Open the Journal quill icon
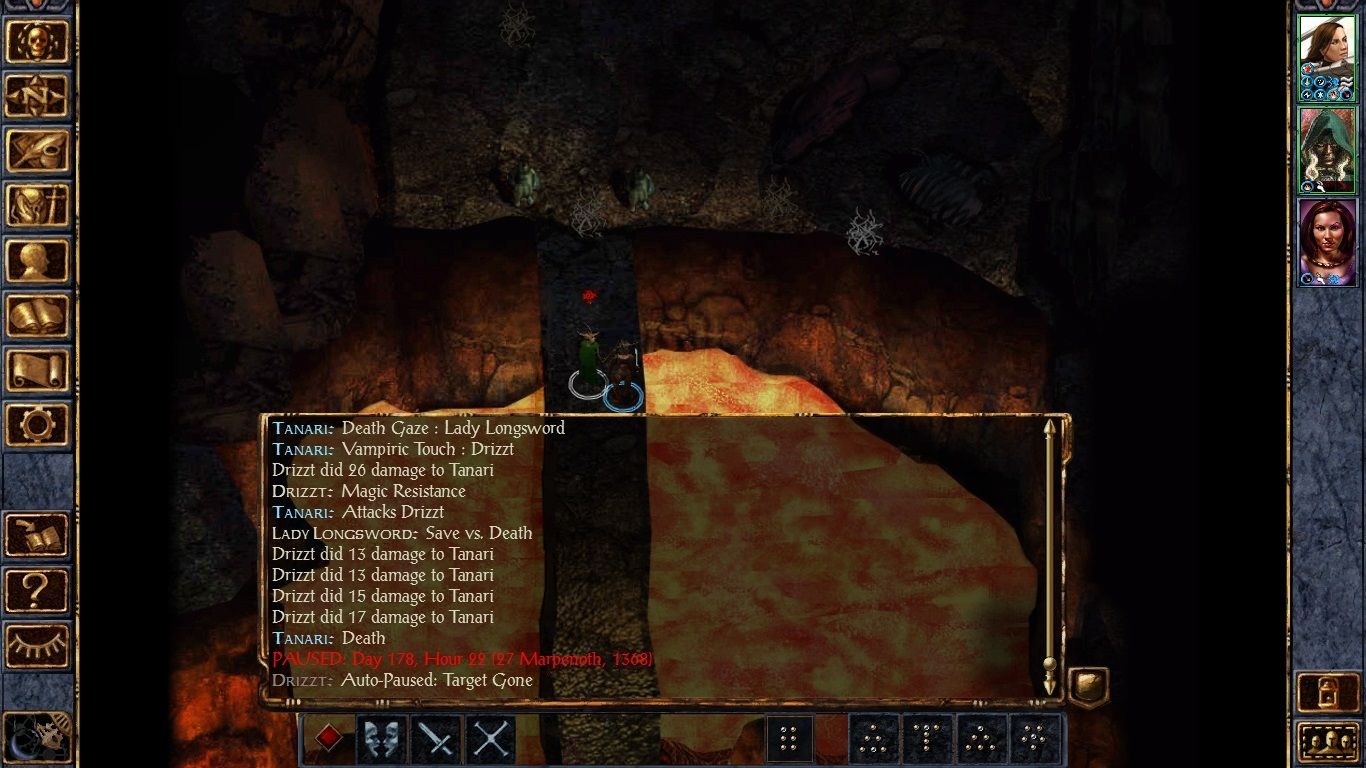Image resolution: width=1366 pixels, height=768 pixels. coord(38,151)
